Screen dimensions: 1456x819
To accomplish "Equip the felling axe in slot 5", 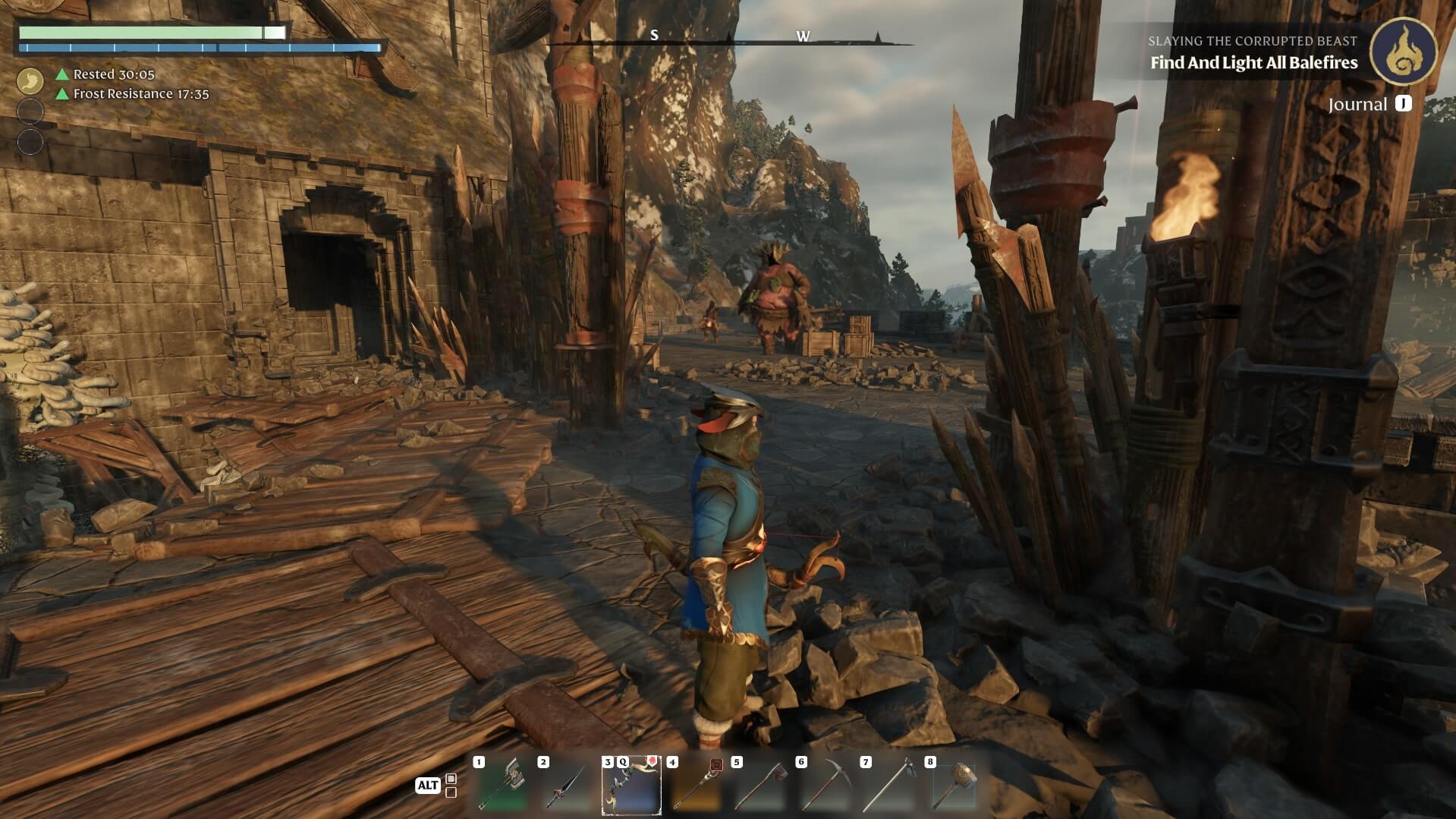I will click(x=760, y=786).
